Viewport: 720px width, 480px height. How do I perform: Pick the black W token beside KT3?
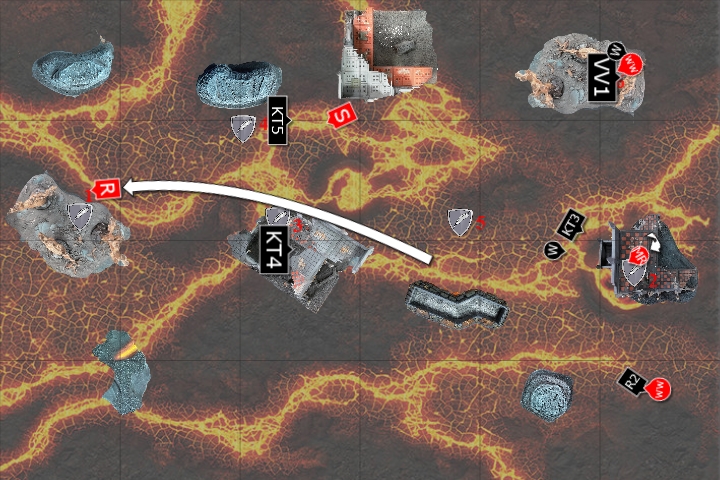point(551,249)
